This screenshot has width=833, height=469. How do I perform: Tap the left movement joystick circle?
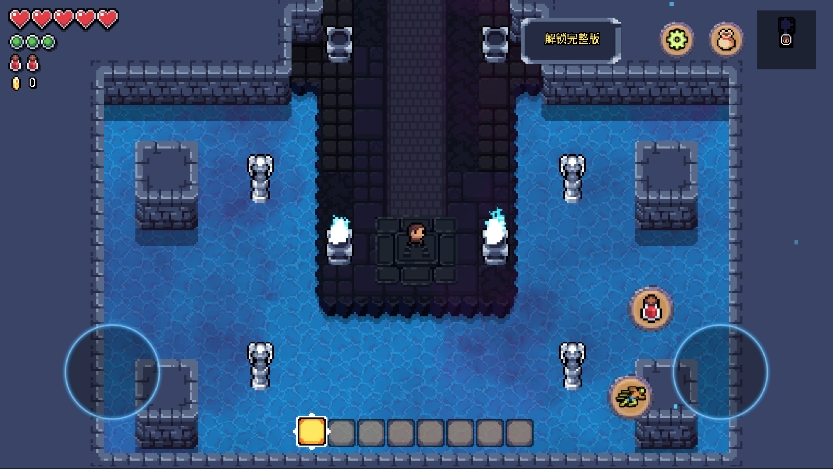(x=112, y=372)
